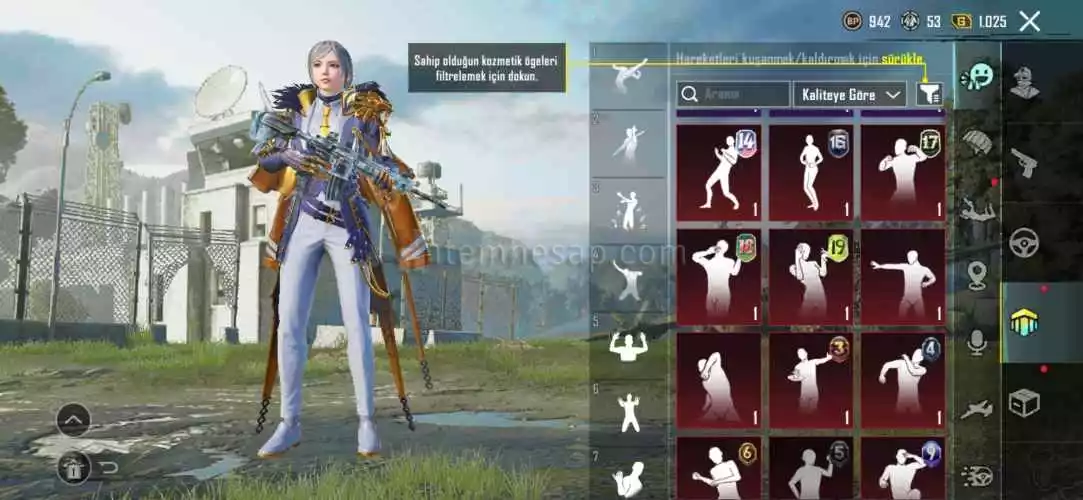Open the 'Kaliteye Göre' sort dropdown
The image size is (1083, 500).
coord(850,95)
